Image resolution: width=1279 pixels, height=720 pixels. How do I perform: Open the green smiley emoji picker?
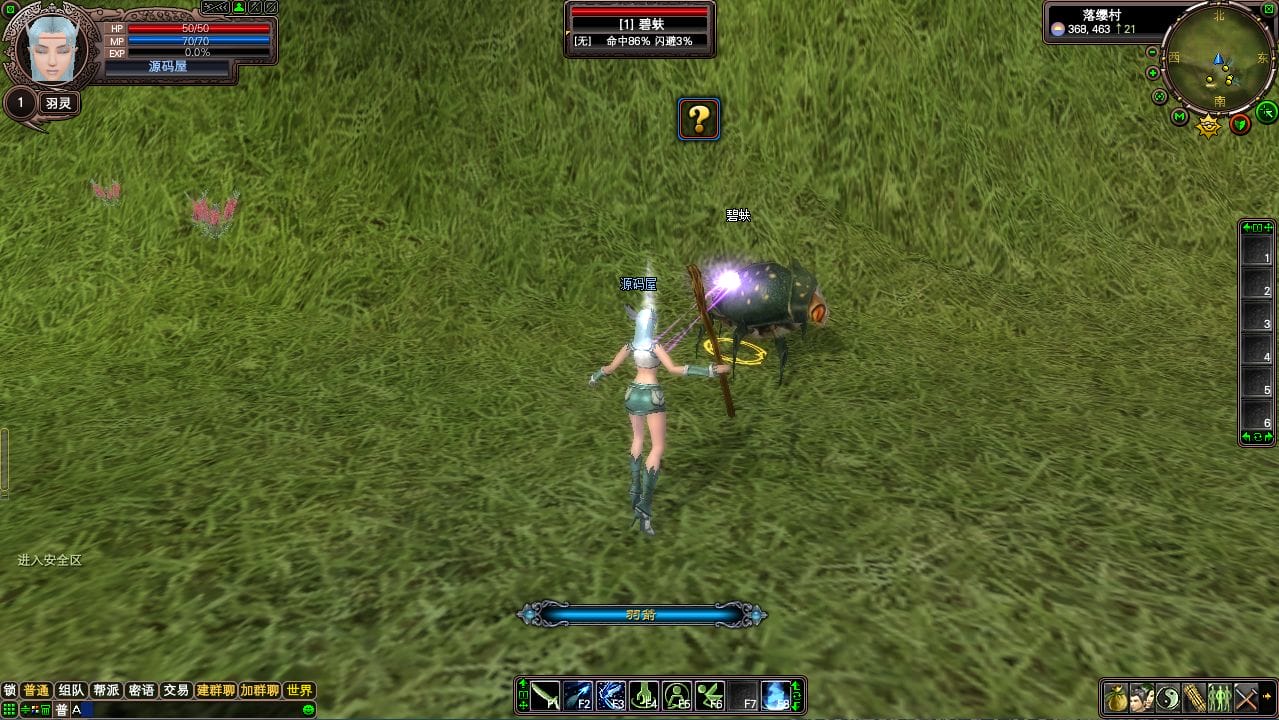pyautogui.click(x=309, y=710)
